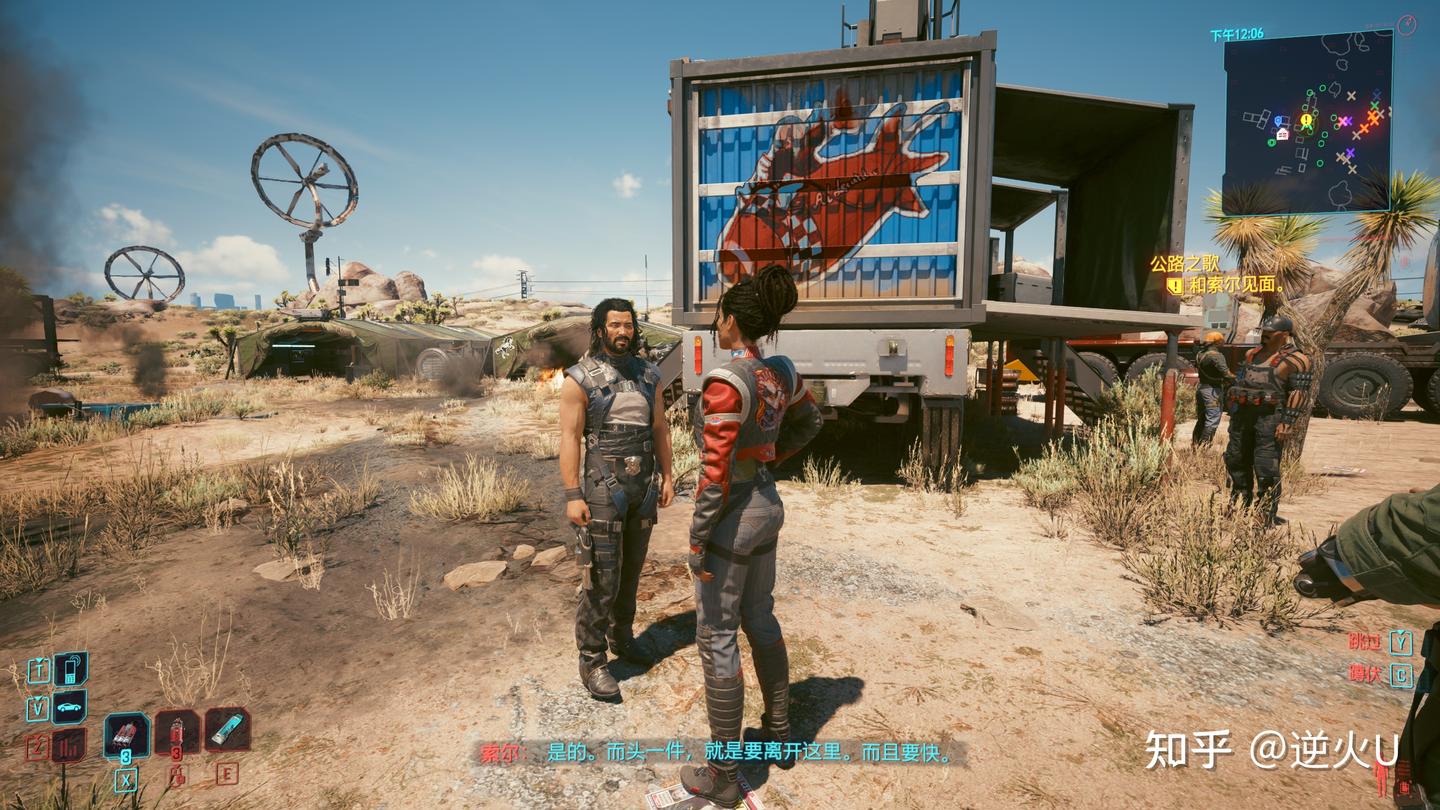Select the 公路之歌 quest title
This screenshot has width=1440, height=810.
pyautogui.click(x=1185, y=262)
